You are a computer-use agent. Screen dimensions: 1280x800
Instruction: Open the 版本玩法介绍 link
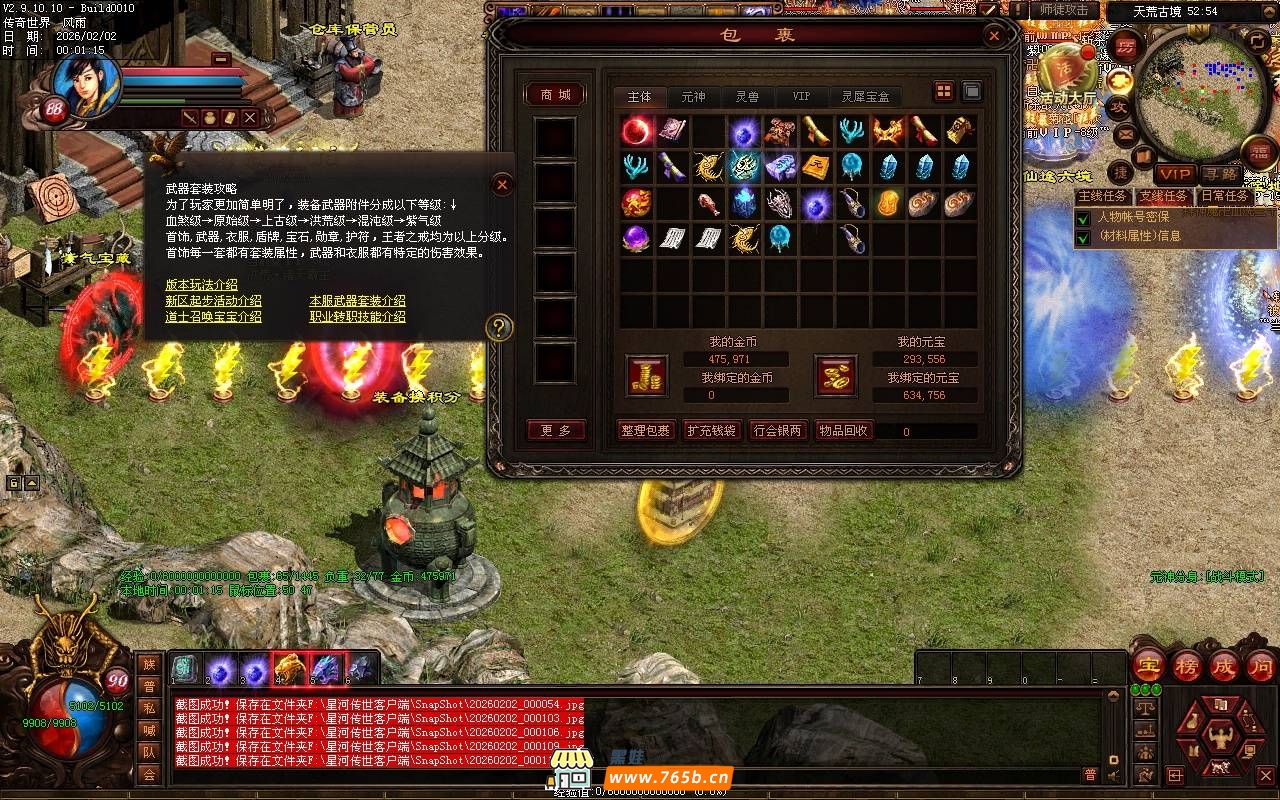(x=201, y=285)
